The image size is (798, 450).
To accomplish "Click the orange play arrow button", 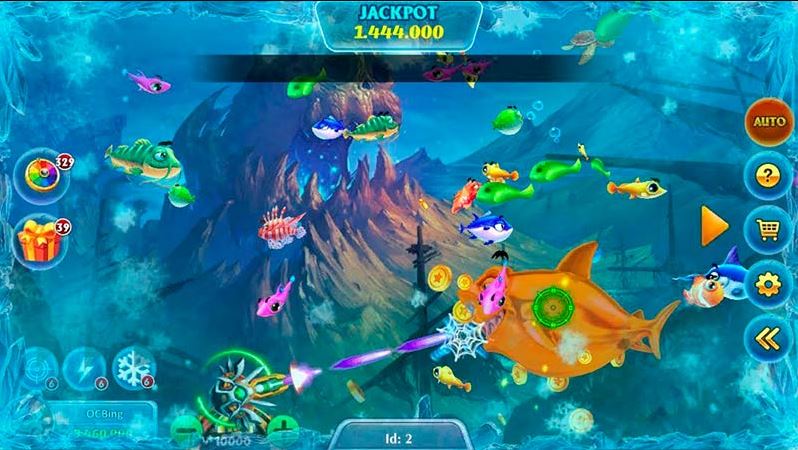I will tap(714, 226).
